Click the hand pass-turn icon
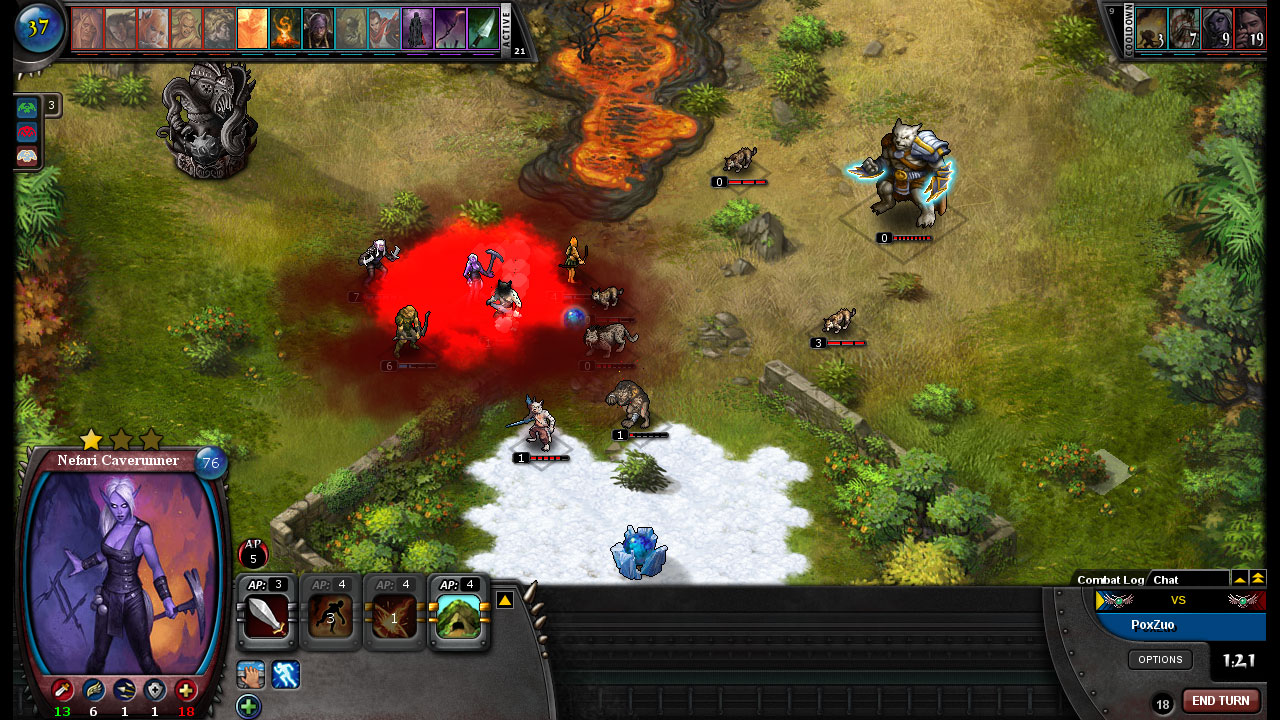Viewport: 1280px width, 720px height. (x=250, y=675)
